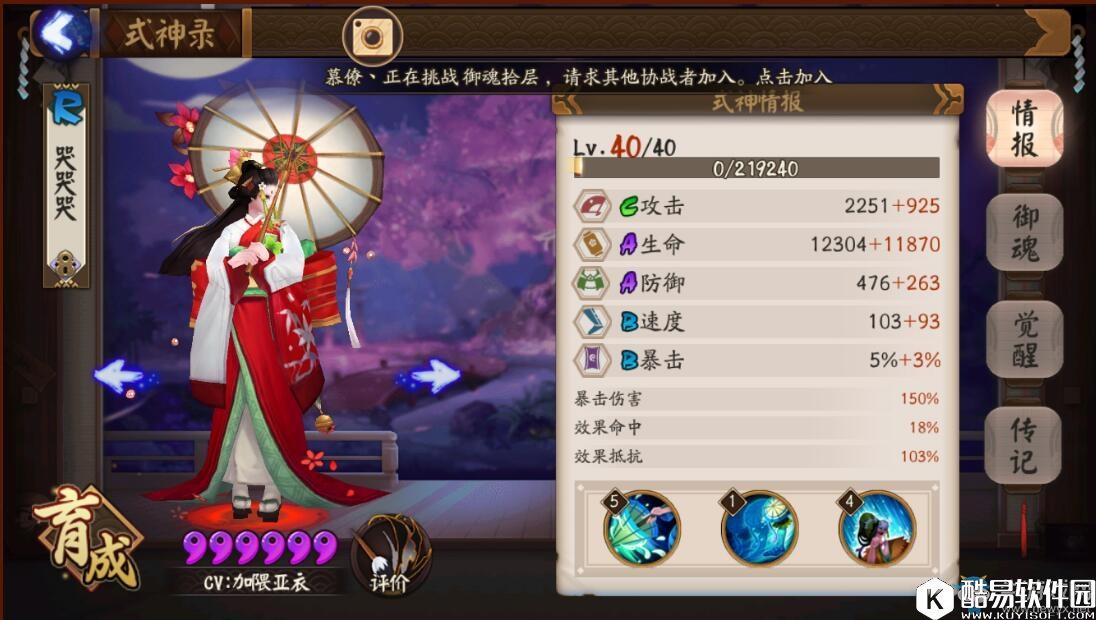Switch to the 觉醒 tab
Screen dimensions: 1096x620
(x=1023, y=339)
